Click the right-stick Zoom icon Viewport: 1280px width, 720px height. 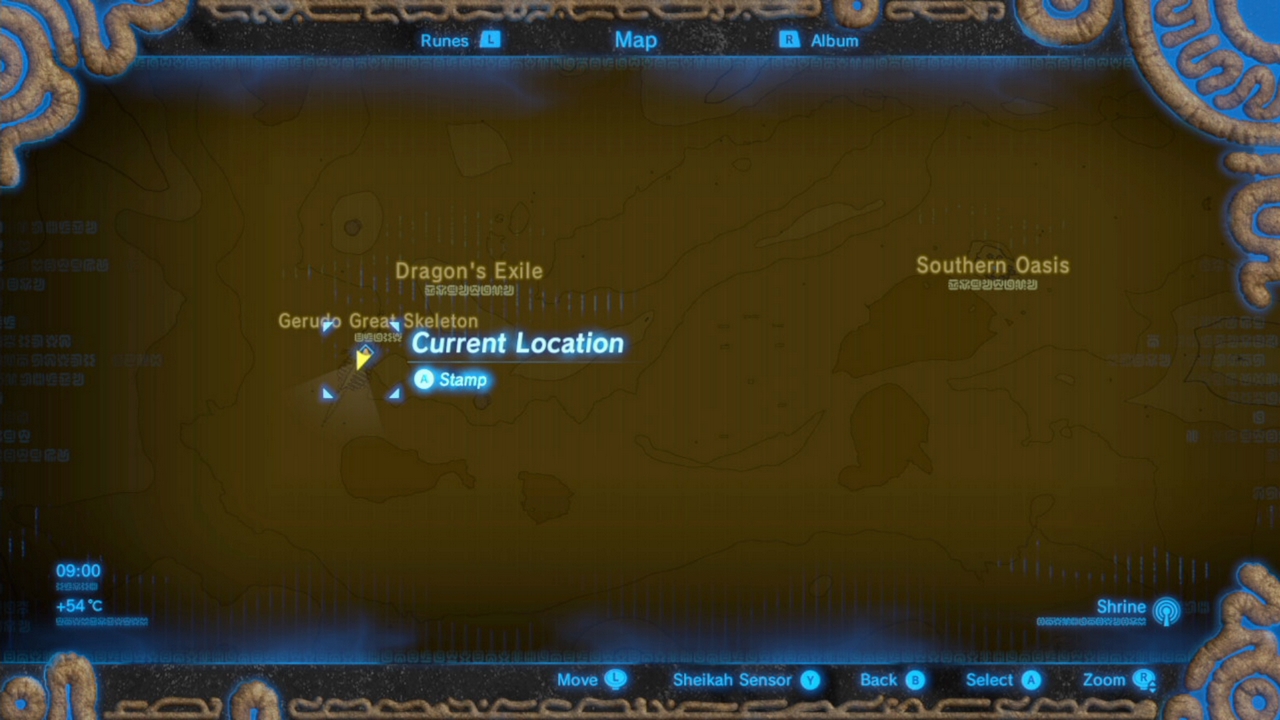[x=1144, y=679]
